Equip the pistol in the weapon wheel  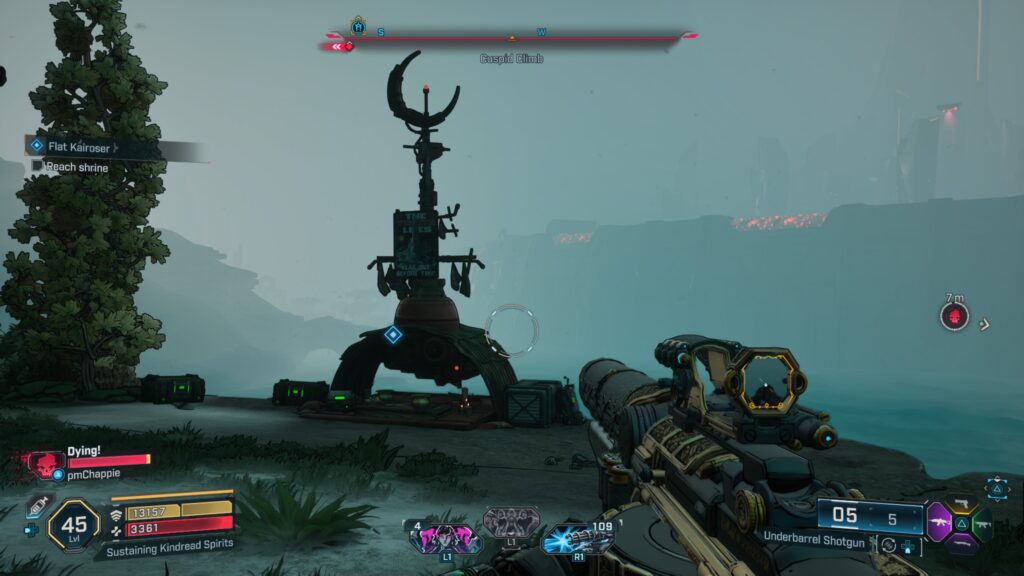click(x=961, y=502)
